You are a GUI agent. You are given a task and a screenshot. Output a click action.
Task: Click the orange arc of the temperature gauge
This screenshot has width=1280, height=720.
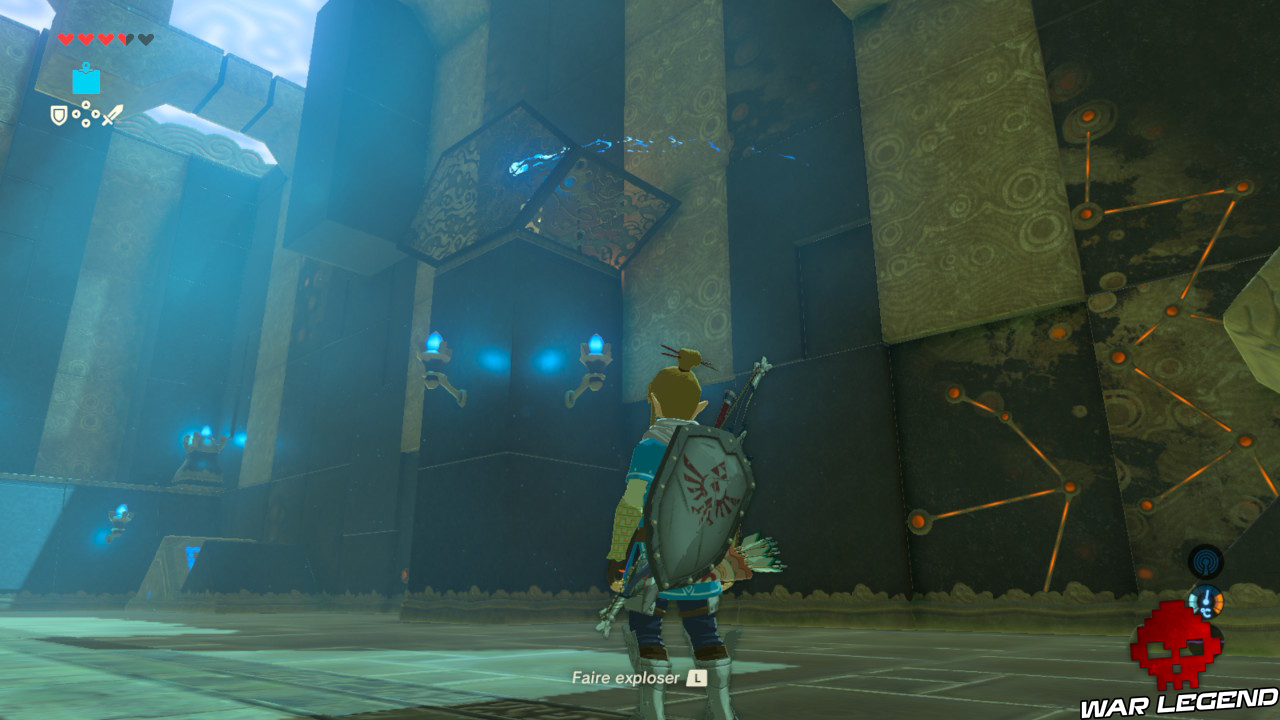click(x=1218, y=603)
